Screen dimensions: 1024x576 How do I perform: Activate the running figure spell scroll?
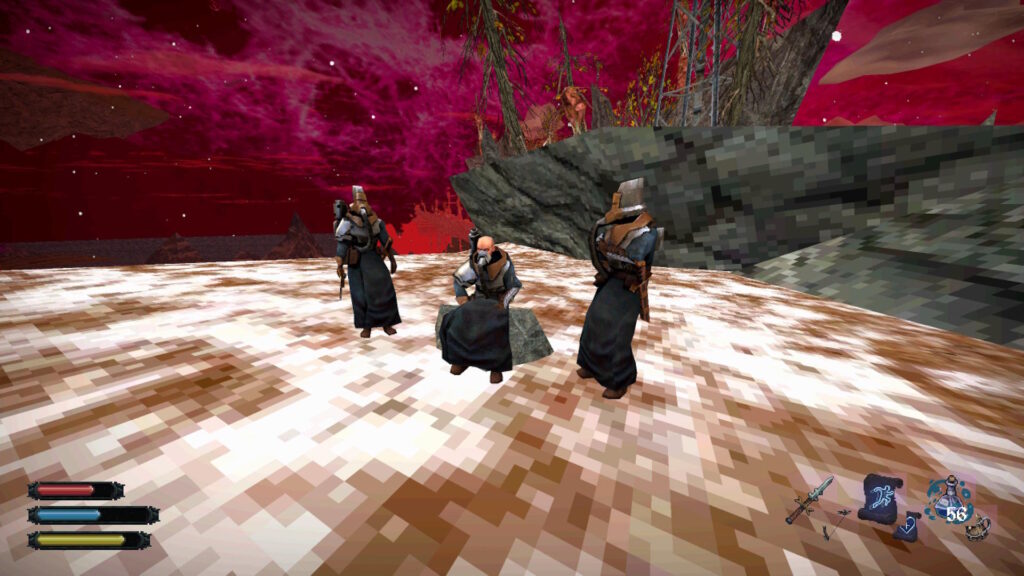879,496
